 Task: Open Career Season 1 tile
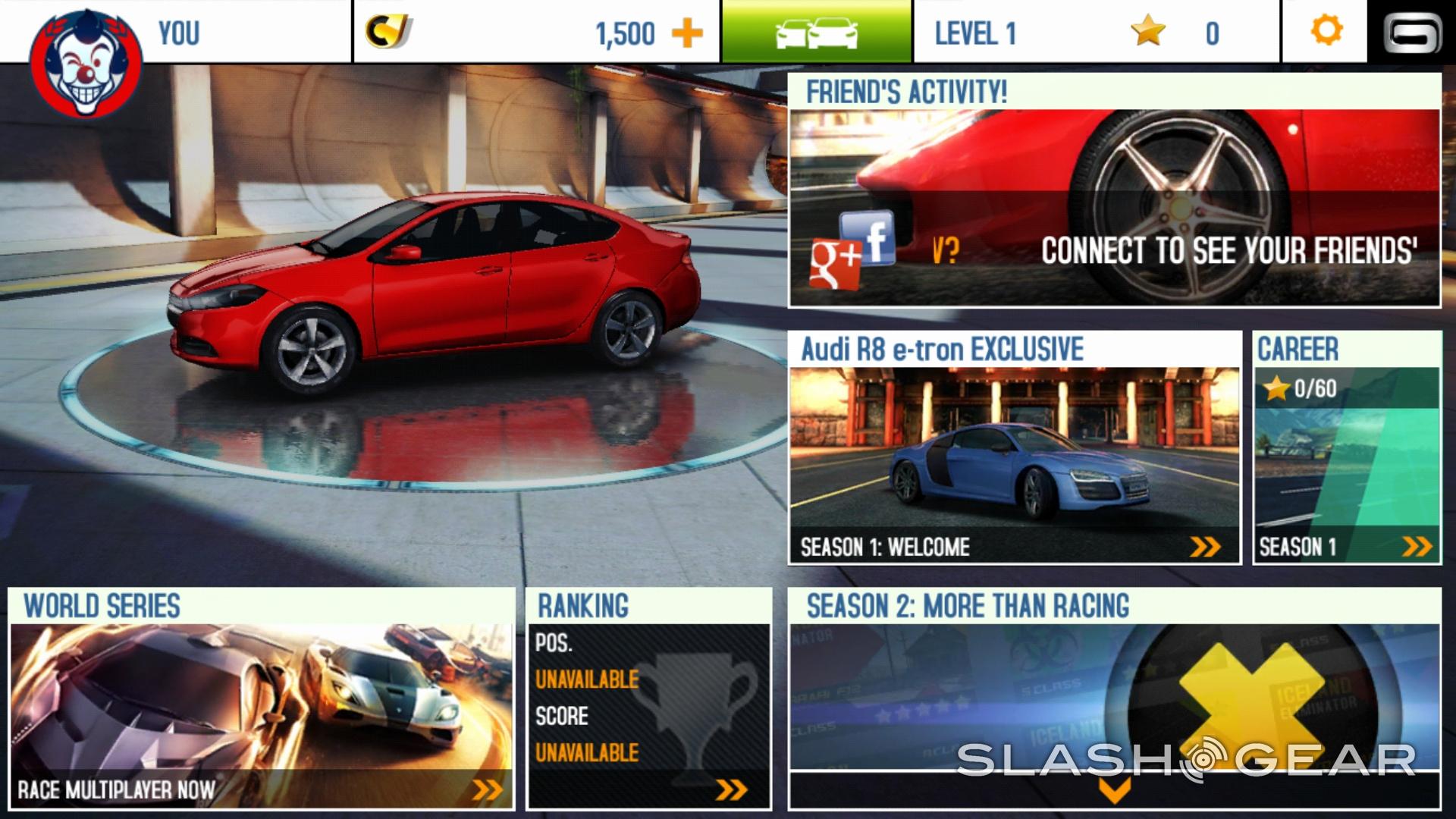coord(1346,447)
